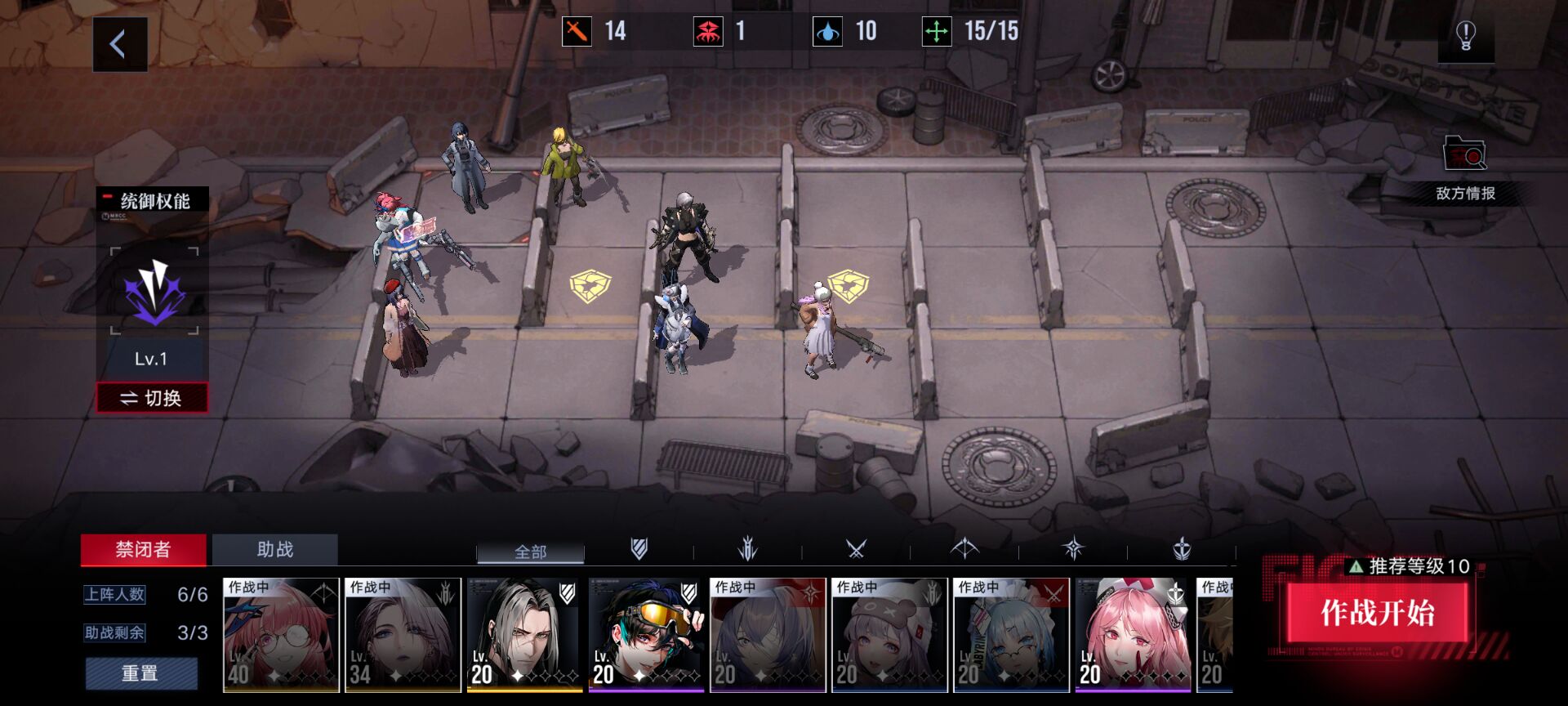Go back with the arrow button
Image resolution: width=1568 pixels, height=706 pixels.
[119, 44]
